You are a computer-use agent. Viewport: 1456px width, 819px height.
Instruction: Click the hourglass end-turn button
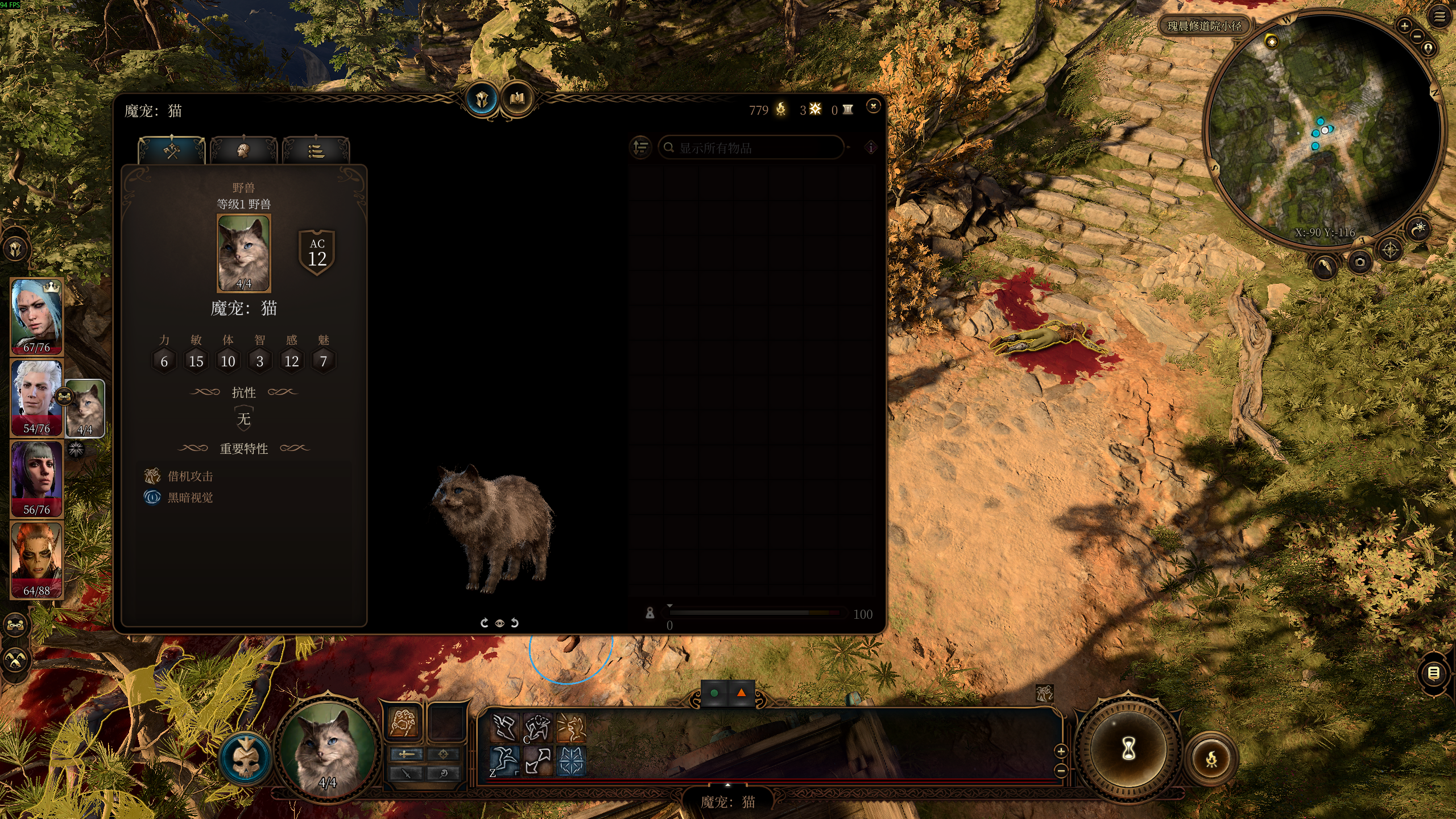click(x=1128, y=749)
